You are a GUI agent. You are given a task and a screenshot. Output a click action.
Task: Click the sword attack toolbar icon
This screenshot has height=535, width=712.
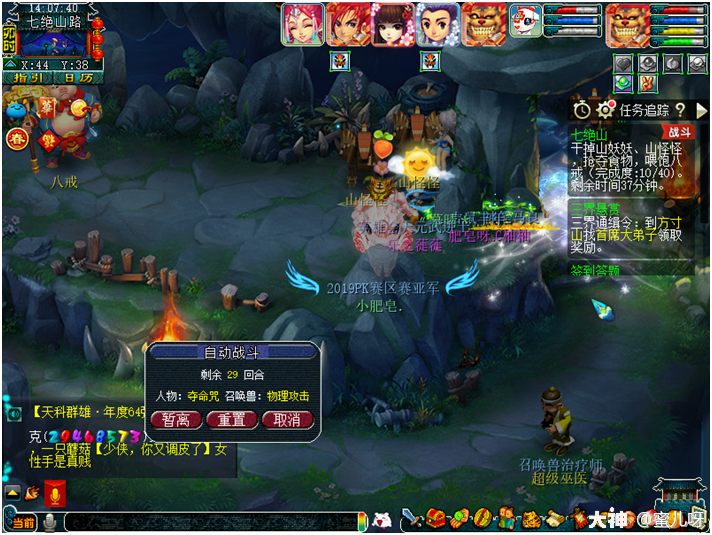click(x=410, y=519)
